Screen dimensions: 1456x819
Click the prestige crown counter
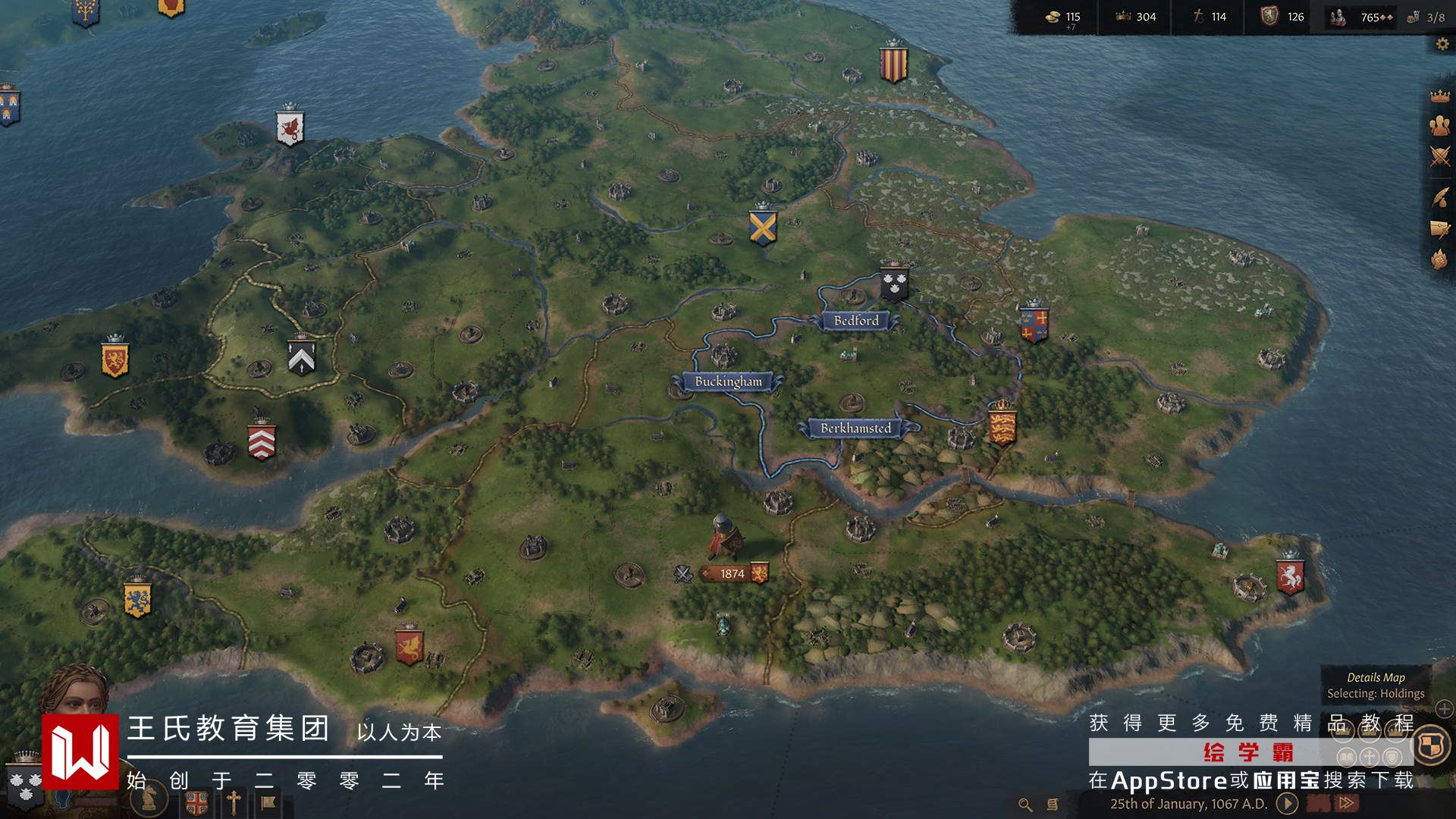[1135, 17]
